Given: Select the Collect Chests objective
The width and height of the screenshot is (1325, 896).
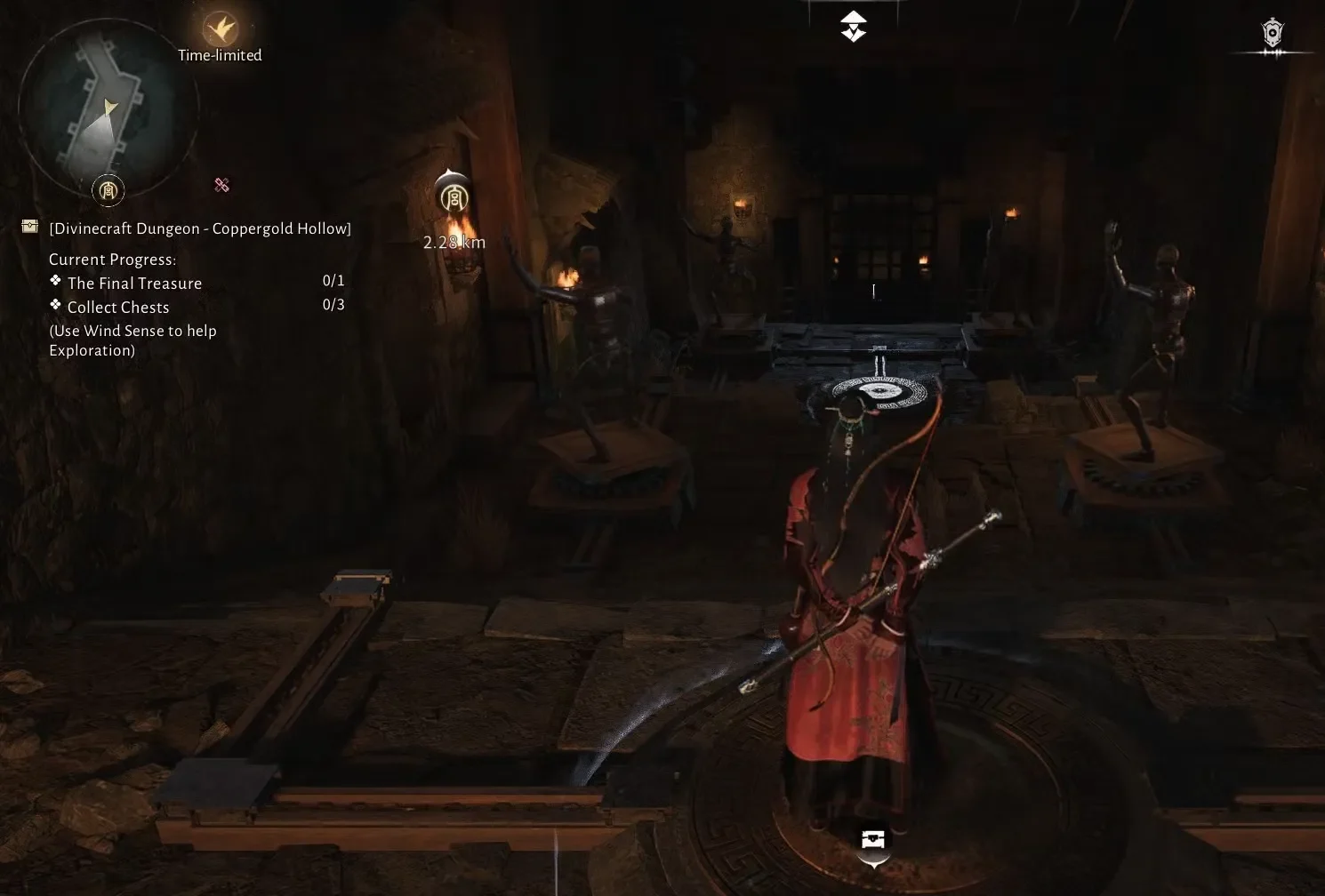Looking at the screenshot, I should point(117,307).
